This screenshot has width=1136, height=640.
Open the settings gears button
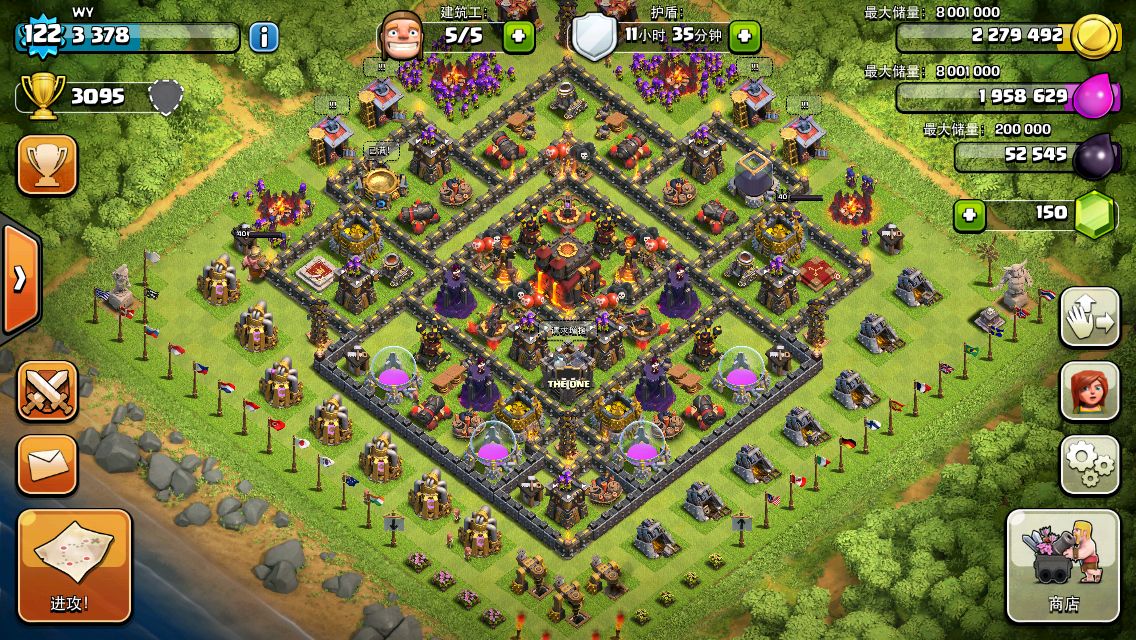pos(1089,464)
